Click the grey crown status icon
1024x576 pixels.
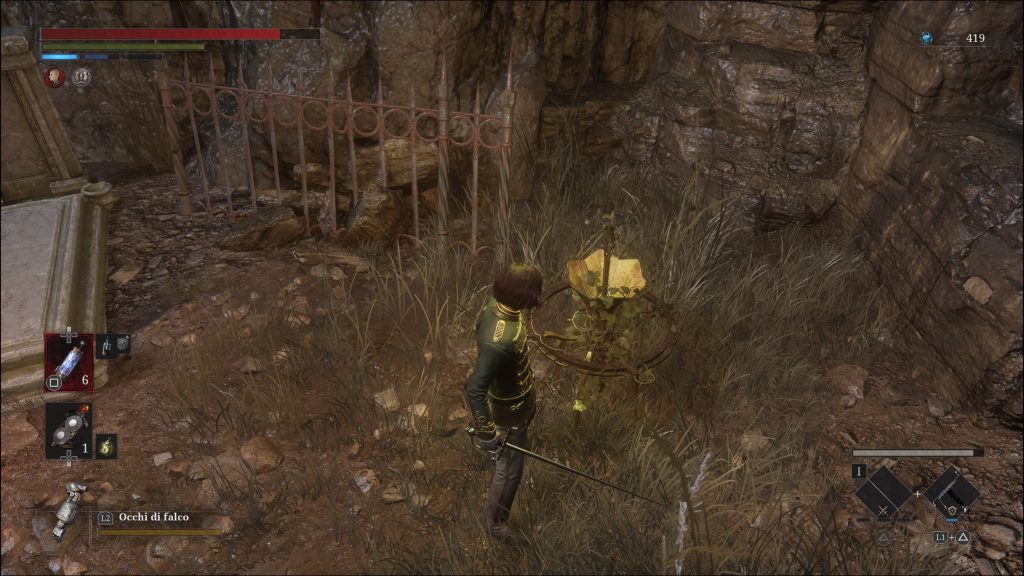pos(81,77)
